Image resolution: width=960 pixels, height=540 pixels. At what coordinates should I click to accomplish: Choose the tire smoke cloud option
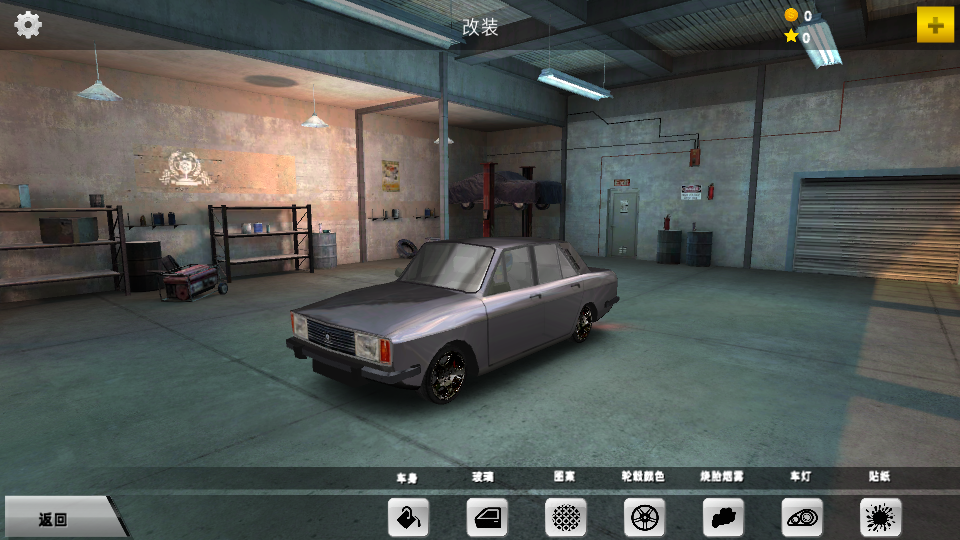point(723,517)
